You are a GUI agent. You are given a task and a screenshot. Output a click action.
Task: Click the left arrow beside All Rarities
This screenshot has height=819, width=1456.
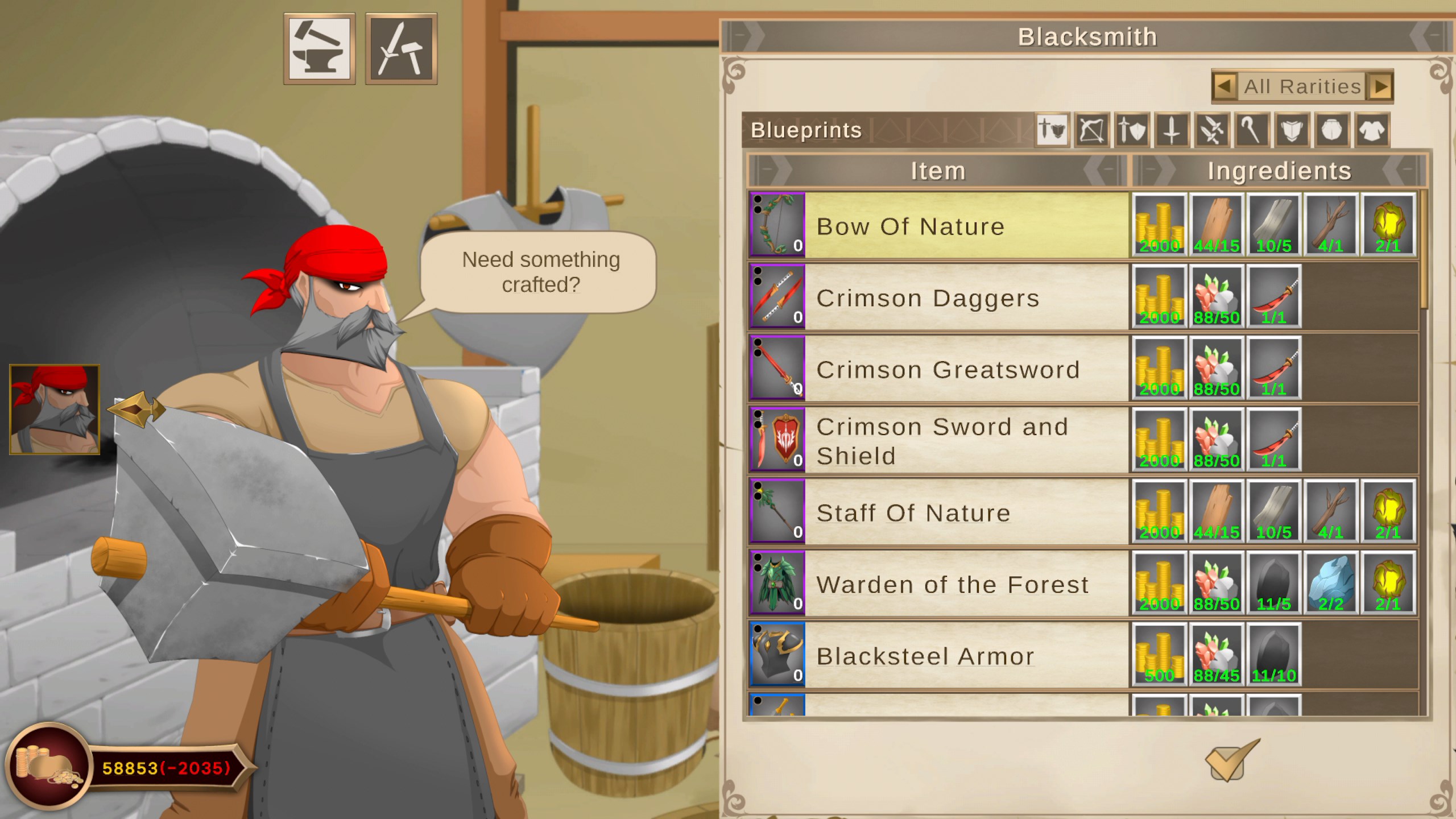point(1226,86)
